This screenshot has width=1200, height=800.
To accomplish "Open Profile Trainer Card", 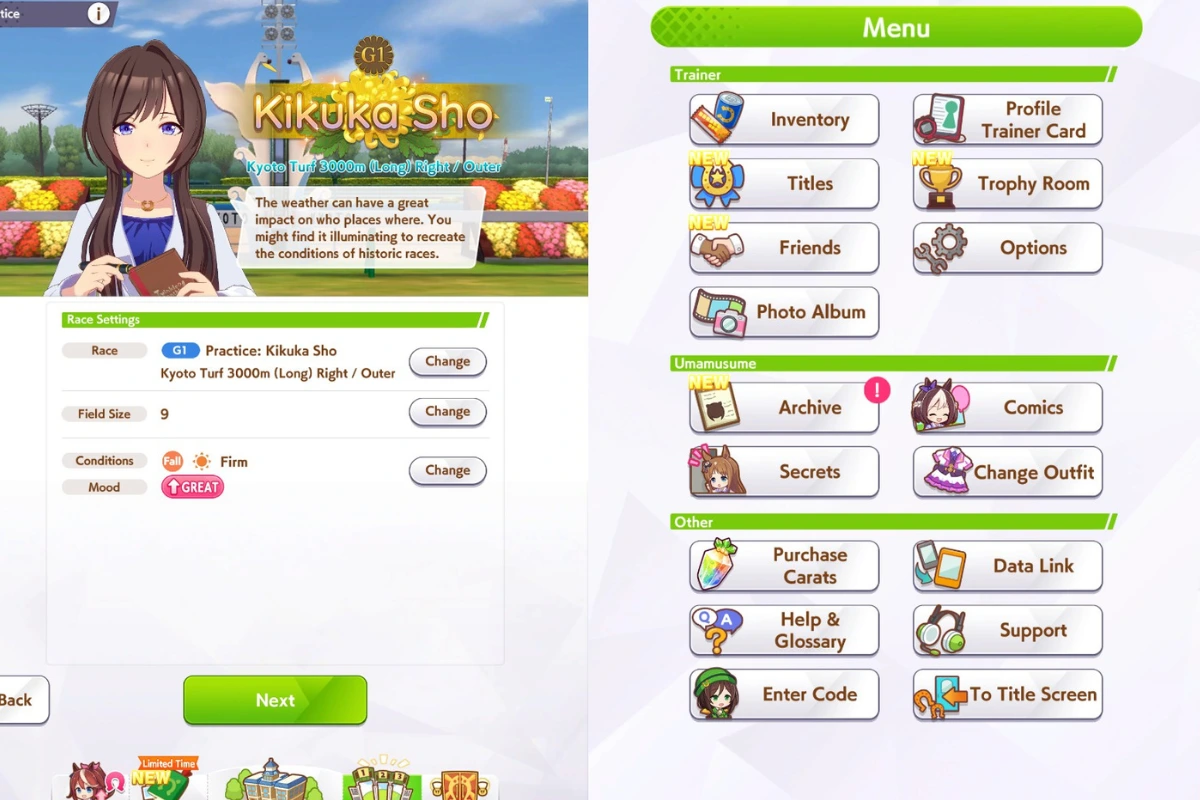I will [x=1007, y=120].
